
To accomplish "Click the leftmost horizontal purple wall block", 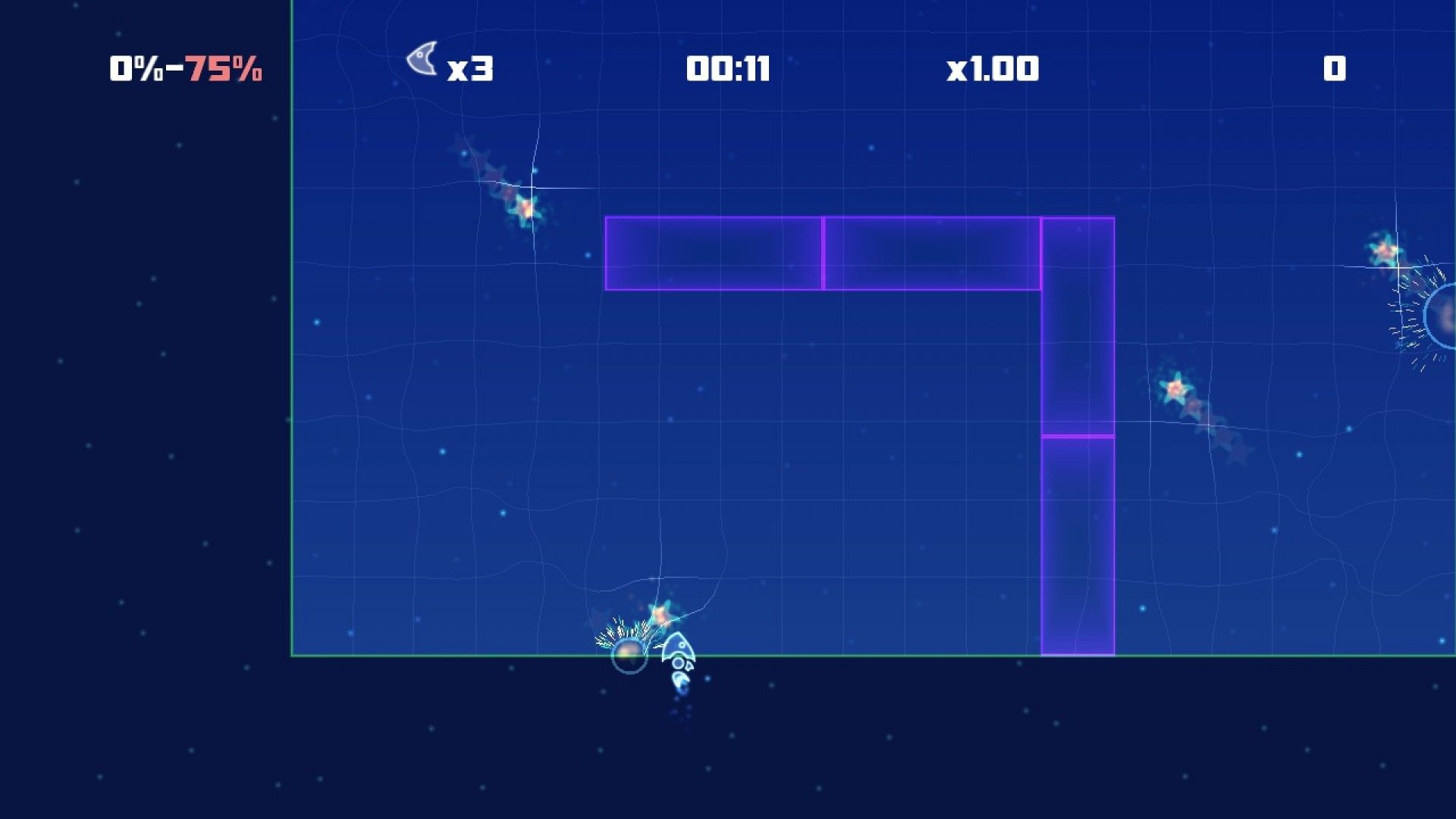I will click(713, 252).
